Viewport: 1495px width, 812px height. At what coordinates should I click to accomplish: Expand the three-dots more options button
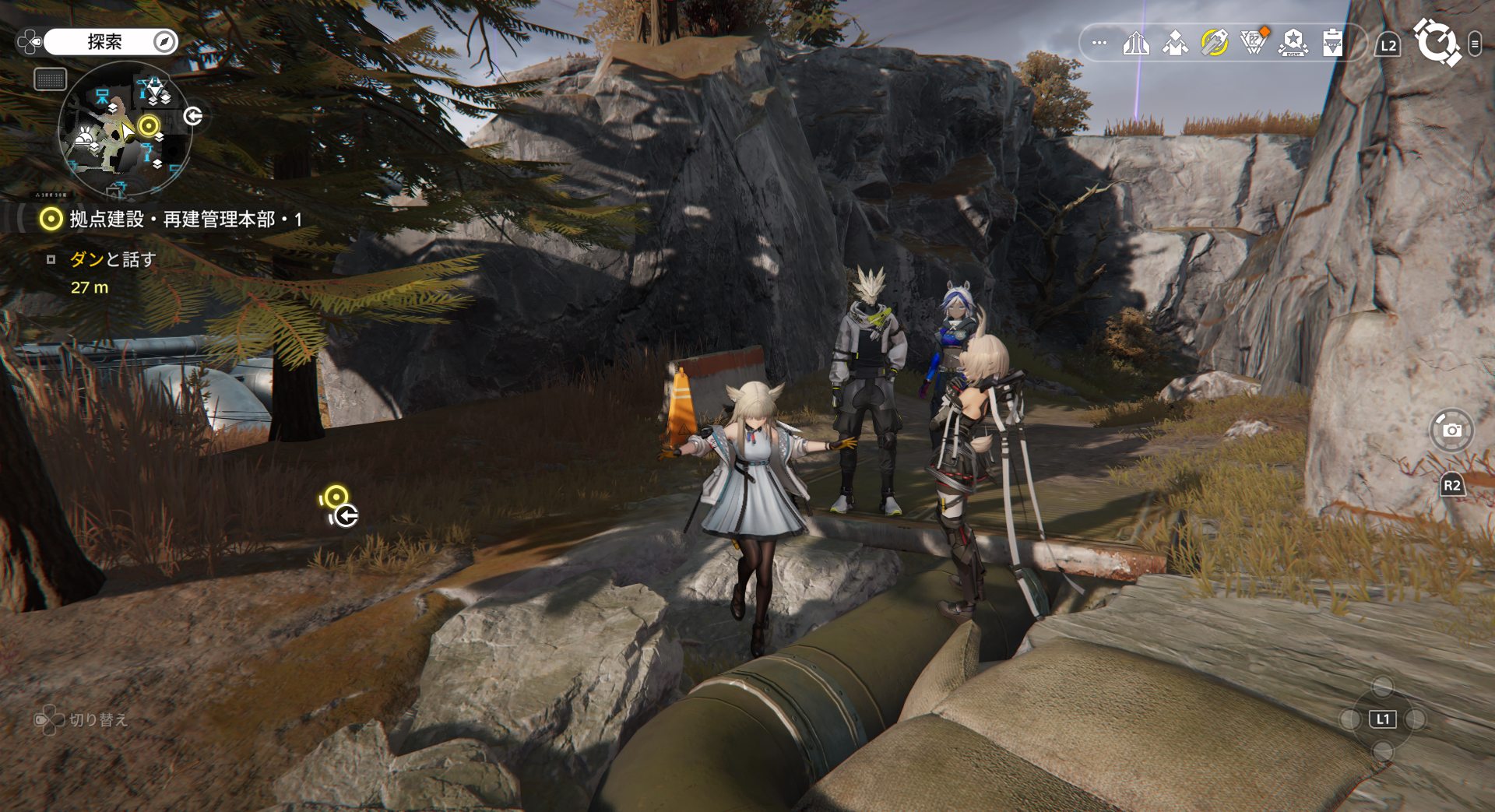(x=1099, y=43)
